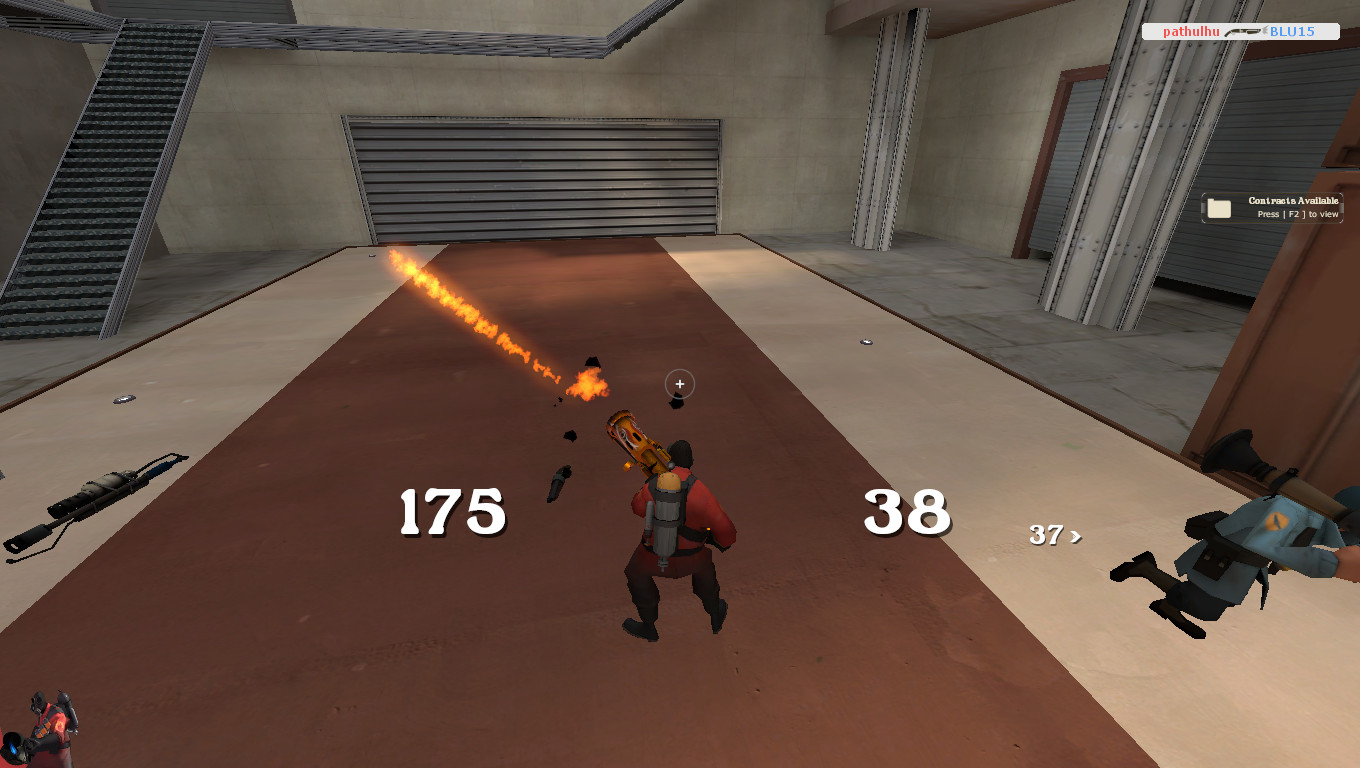Click the crosshair plus icon
The height and width of the screenshot is (768, 1360).
tap(679, 383)
